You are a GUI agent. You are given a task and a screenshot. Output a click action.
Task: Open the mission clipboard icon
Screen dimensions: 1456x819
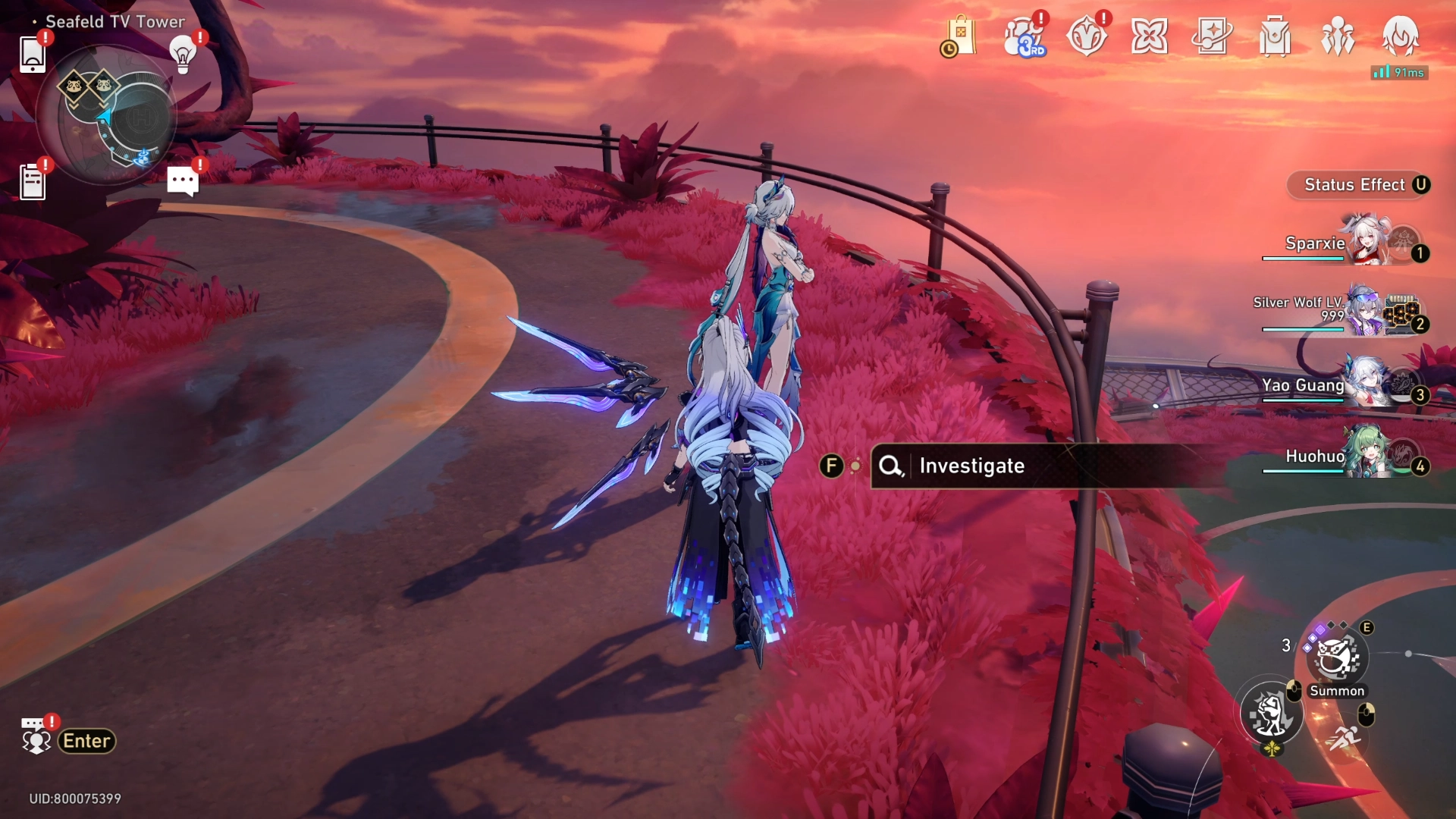(32, 182)
